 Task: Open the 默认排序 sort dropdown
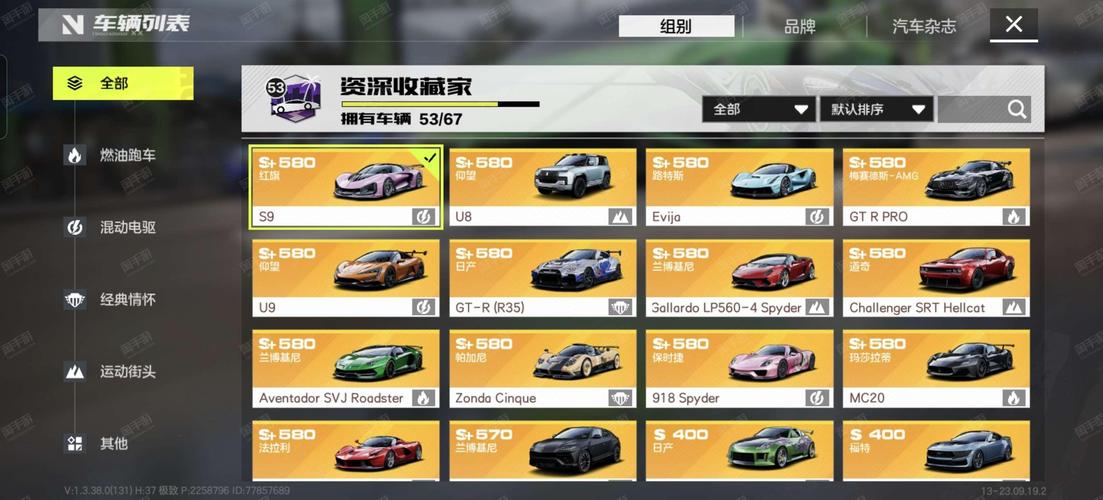[x=877, y=109]
